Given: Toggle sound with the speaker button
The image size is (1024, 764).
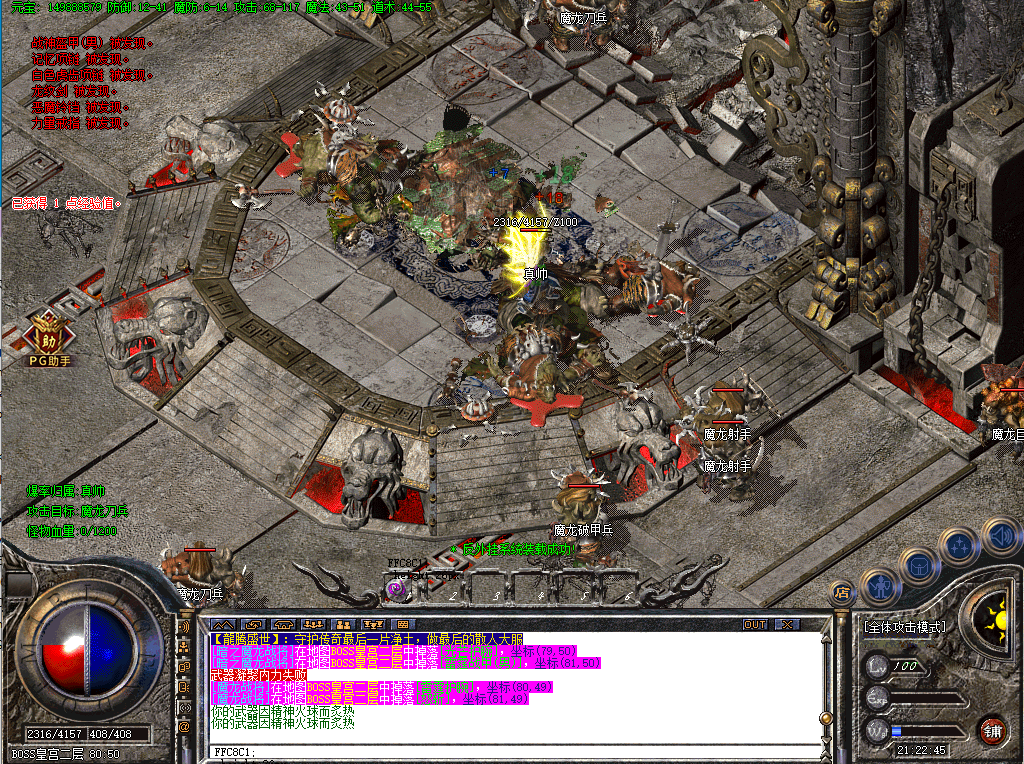Looking at the screenshot, I should (998, 535).
